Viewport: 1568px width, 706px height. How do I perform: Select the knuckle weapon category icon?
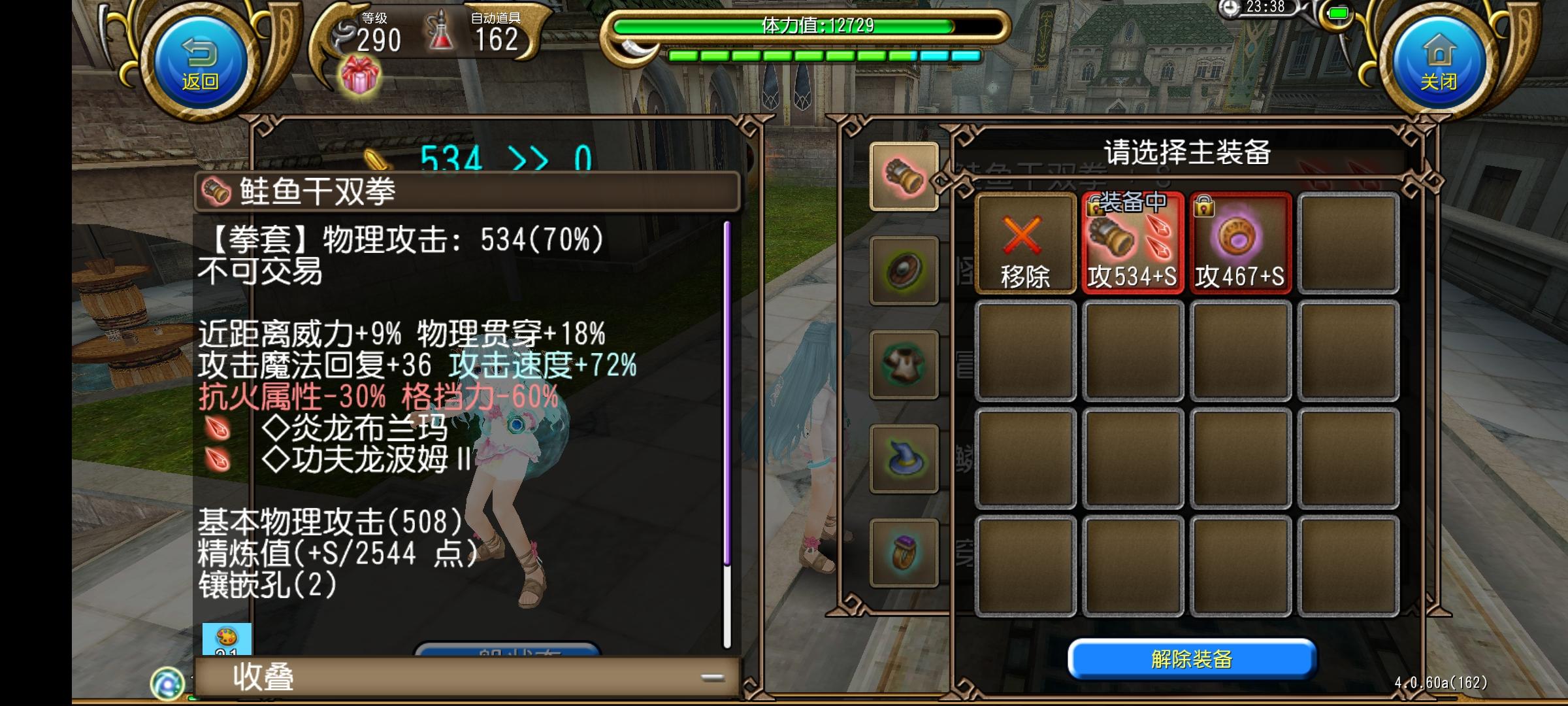[905, 175]
